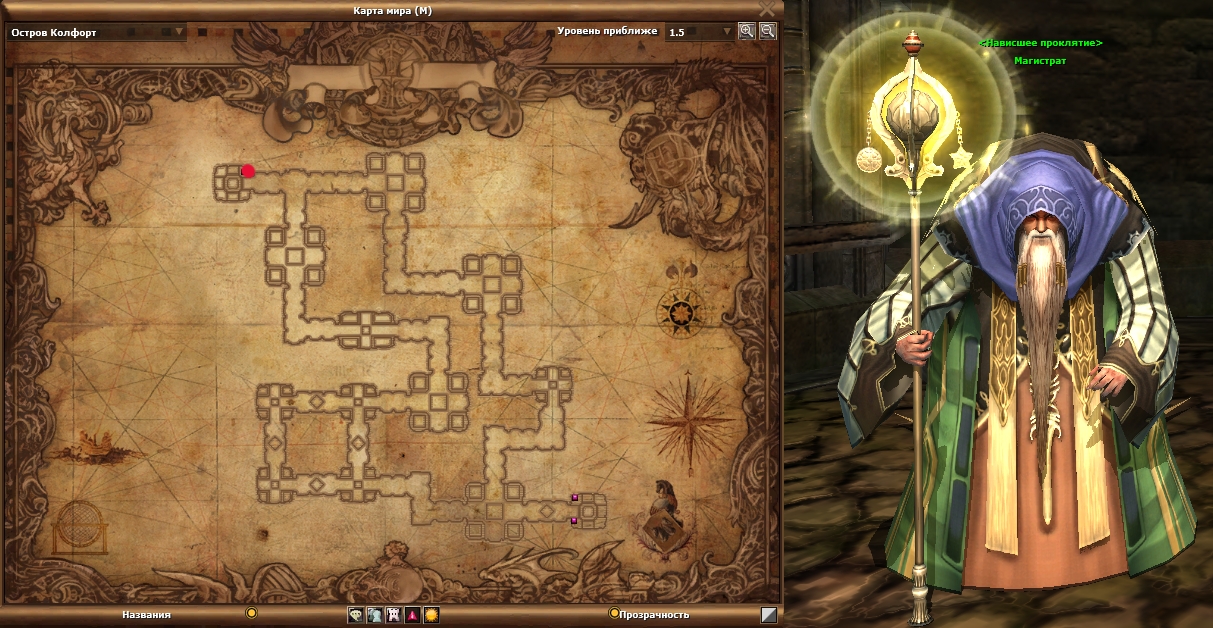Image resolution: width=1213 pixels, height=628 pixels.
Task: Open the Остров Колфорт location dropdown
Action: (179, 32)
